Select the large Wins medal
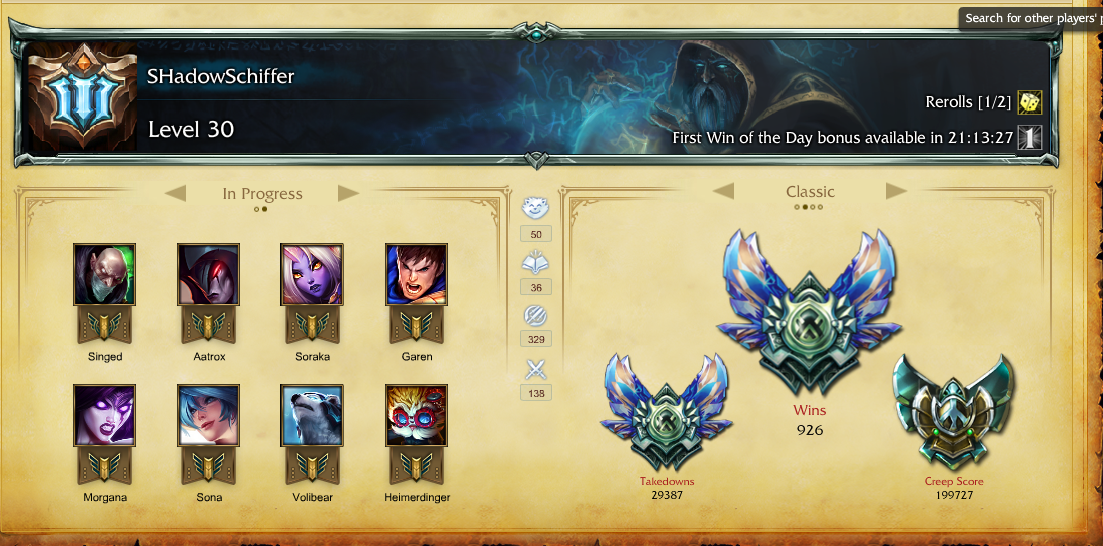 pos(810,315)
